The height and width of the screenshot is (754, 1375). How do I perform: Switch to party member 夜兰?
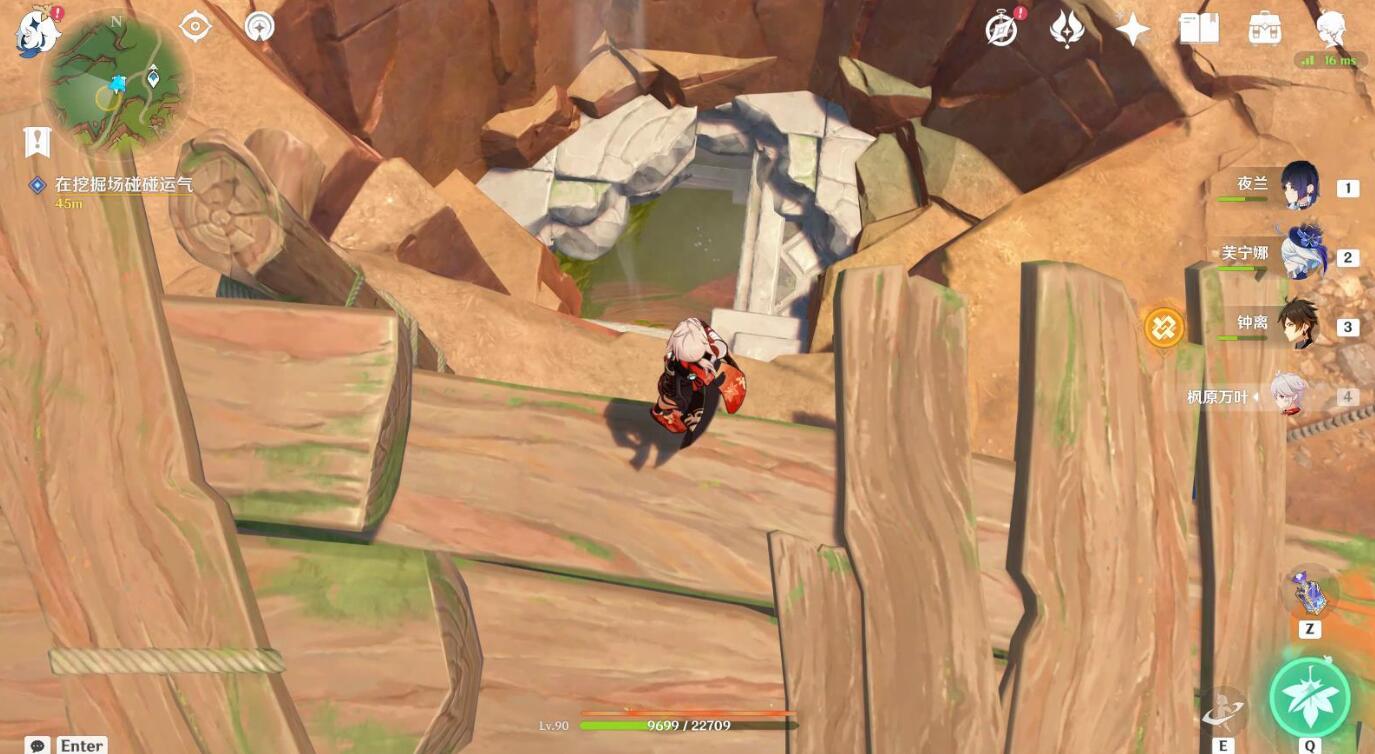pyautogui.click(x=1299, y=186)
